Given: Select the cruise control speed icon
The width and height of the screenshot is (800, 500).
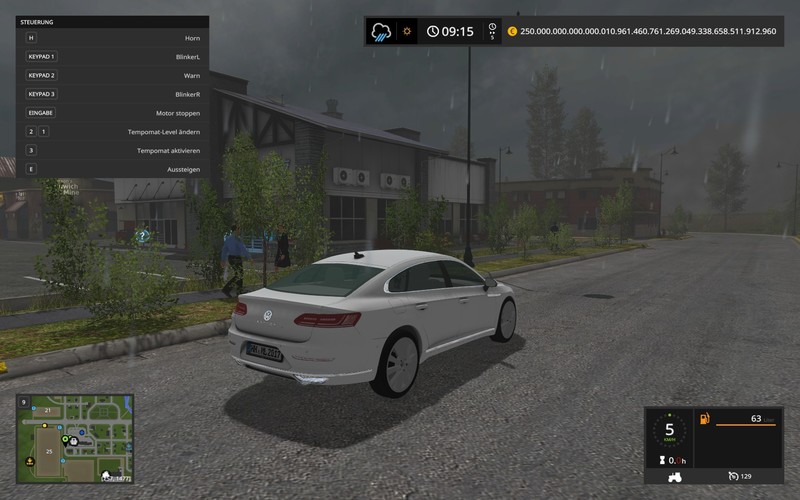Looking at the screenshot, I should [731, 474].
